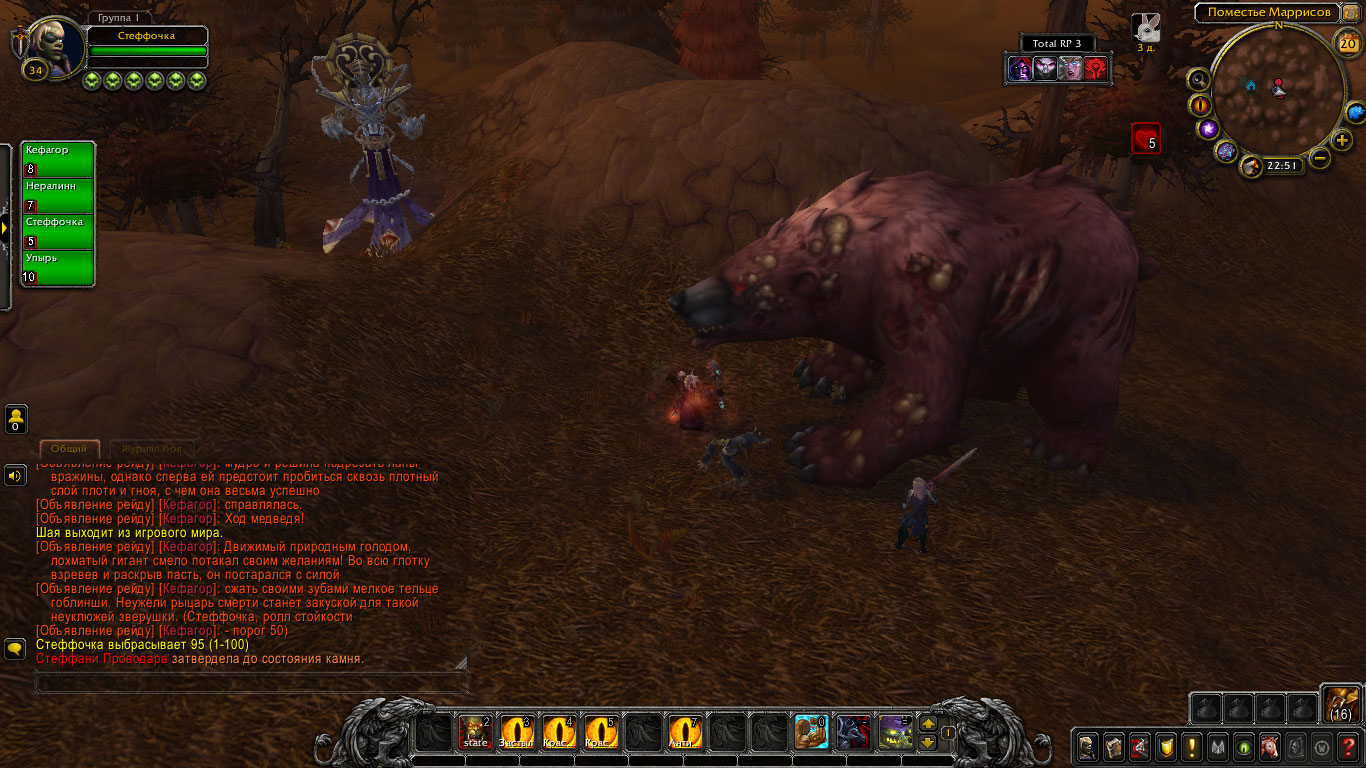
Task: Select the Кефагор raid frame
Action: (x=58, y=160)
